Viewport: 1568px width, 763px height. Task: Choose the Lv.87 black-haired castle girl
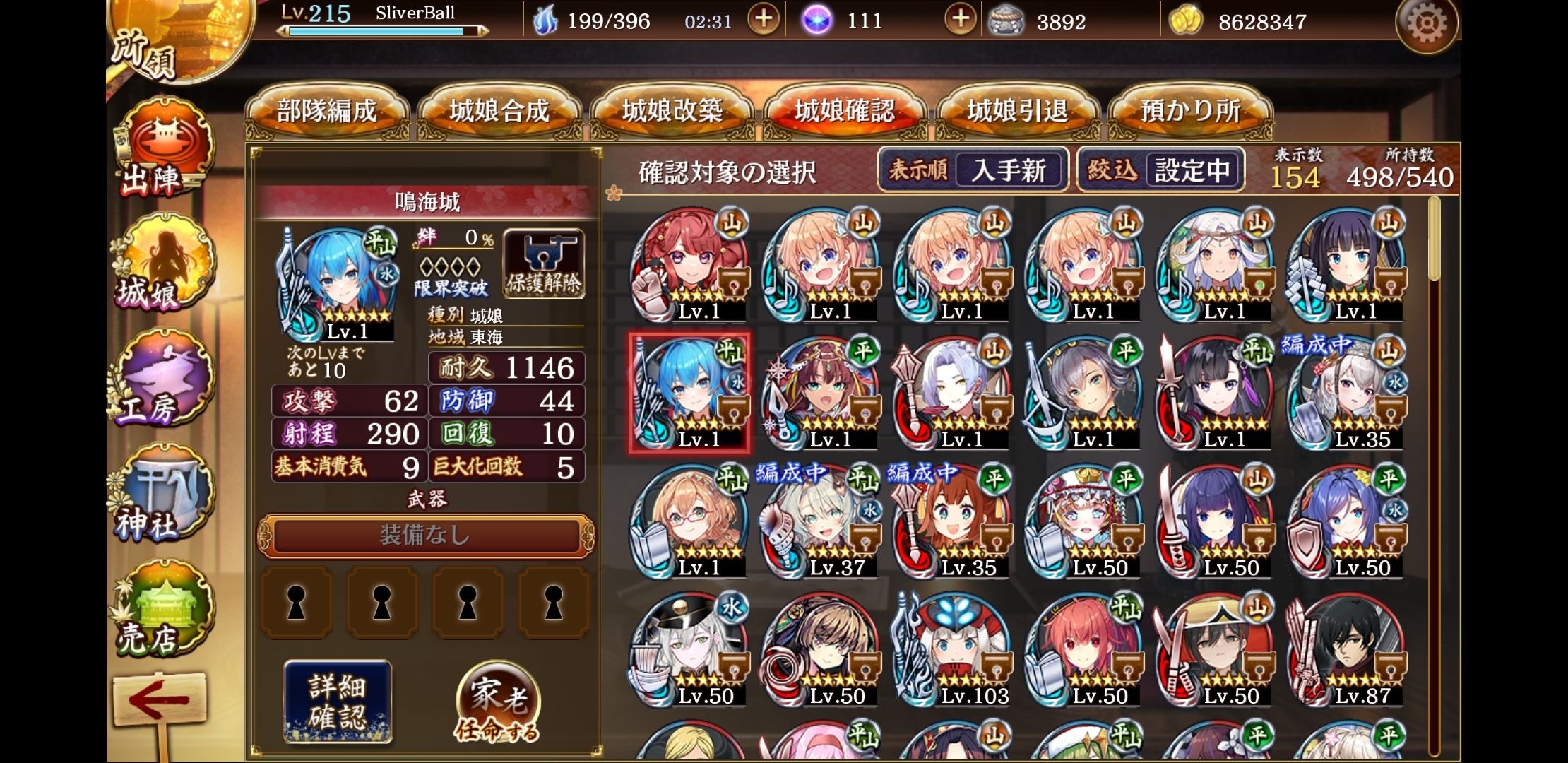click(1347, 650)
